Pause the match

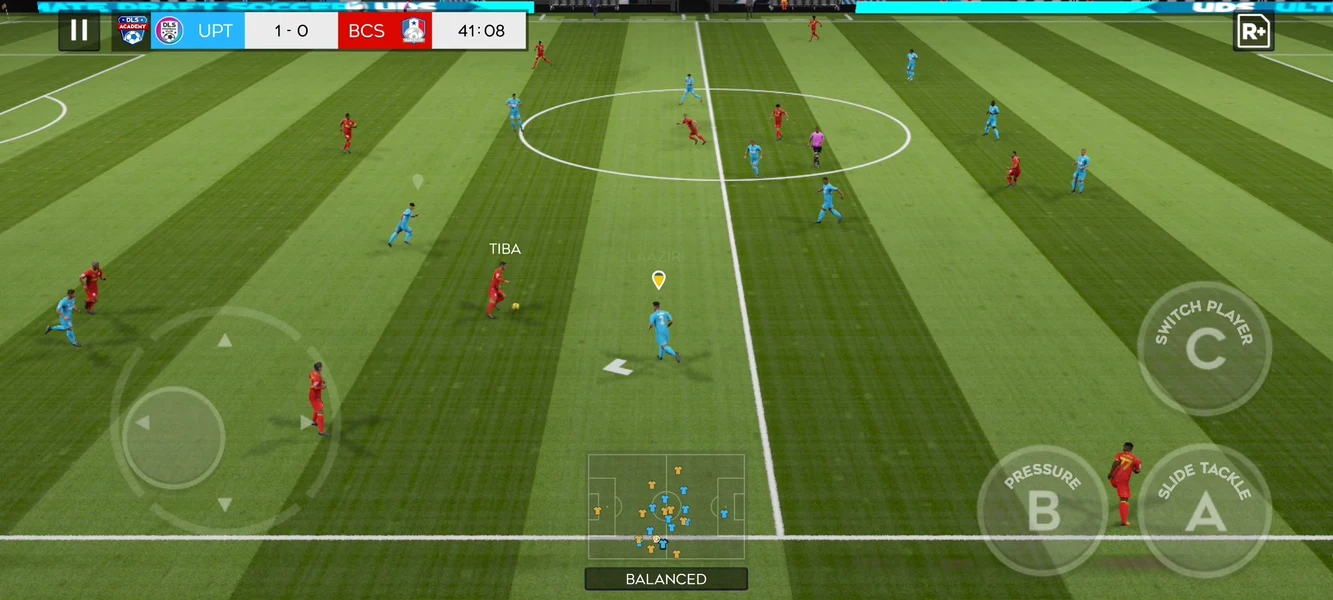[79, 30]
